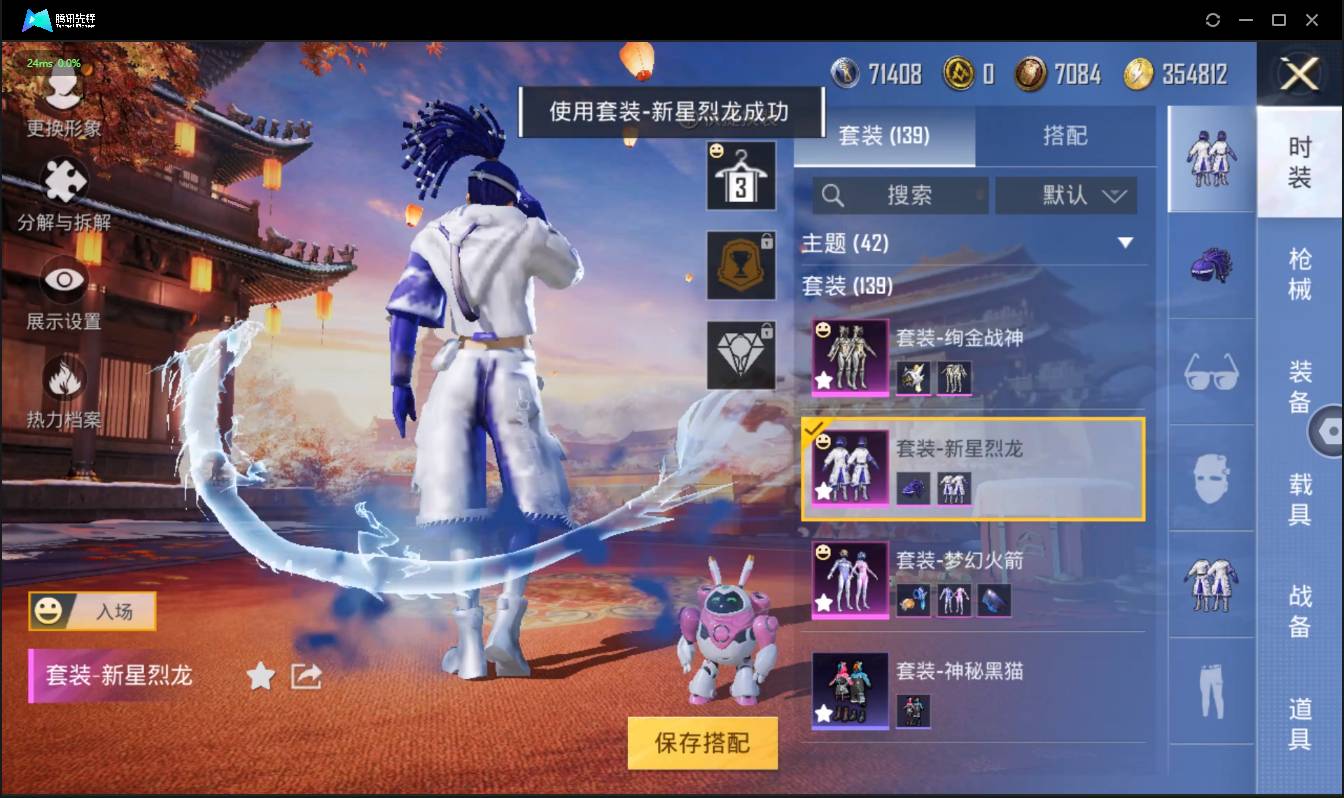Select the glasses icon in right sidebar
The width and height of the screenshot is (1344, 798).
pyautogui.click(x=1210, y=372)
